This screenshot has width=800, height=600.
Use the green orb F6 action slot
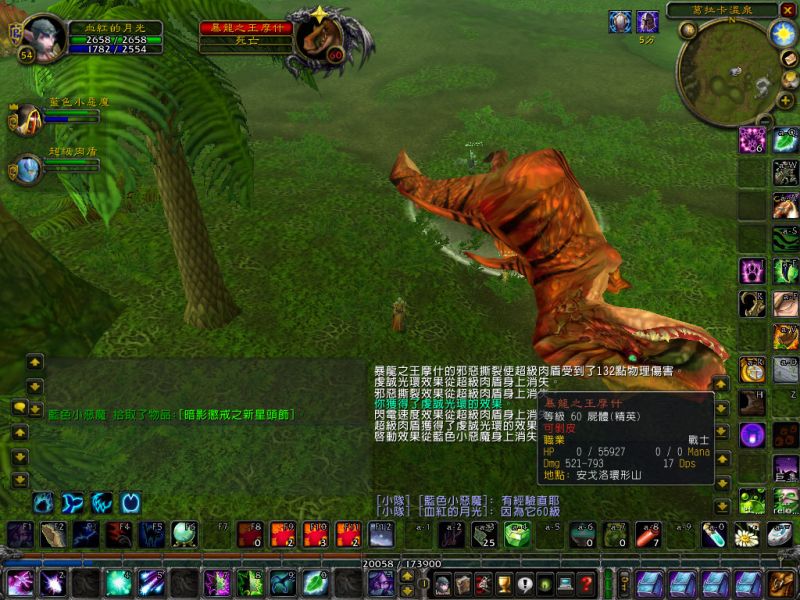(x=184, y=535)
